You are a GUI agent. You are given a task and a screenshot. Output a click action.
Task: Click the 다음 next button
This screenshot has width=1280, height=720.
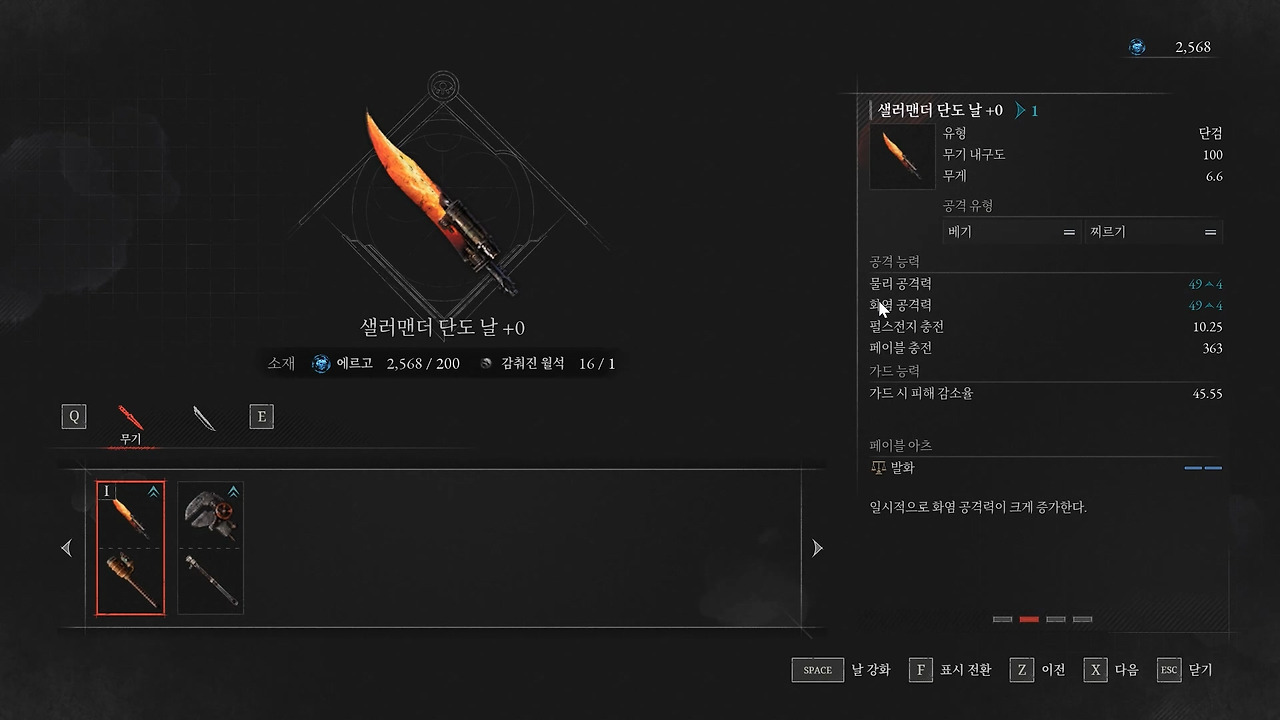click(x=1110, y=670)
